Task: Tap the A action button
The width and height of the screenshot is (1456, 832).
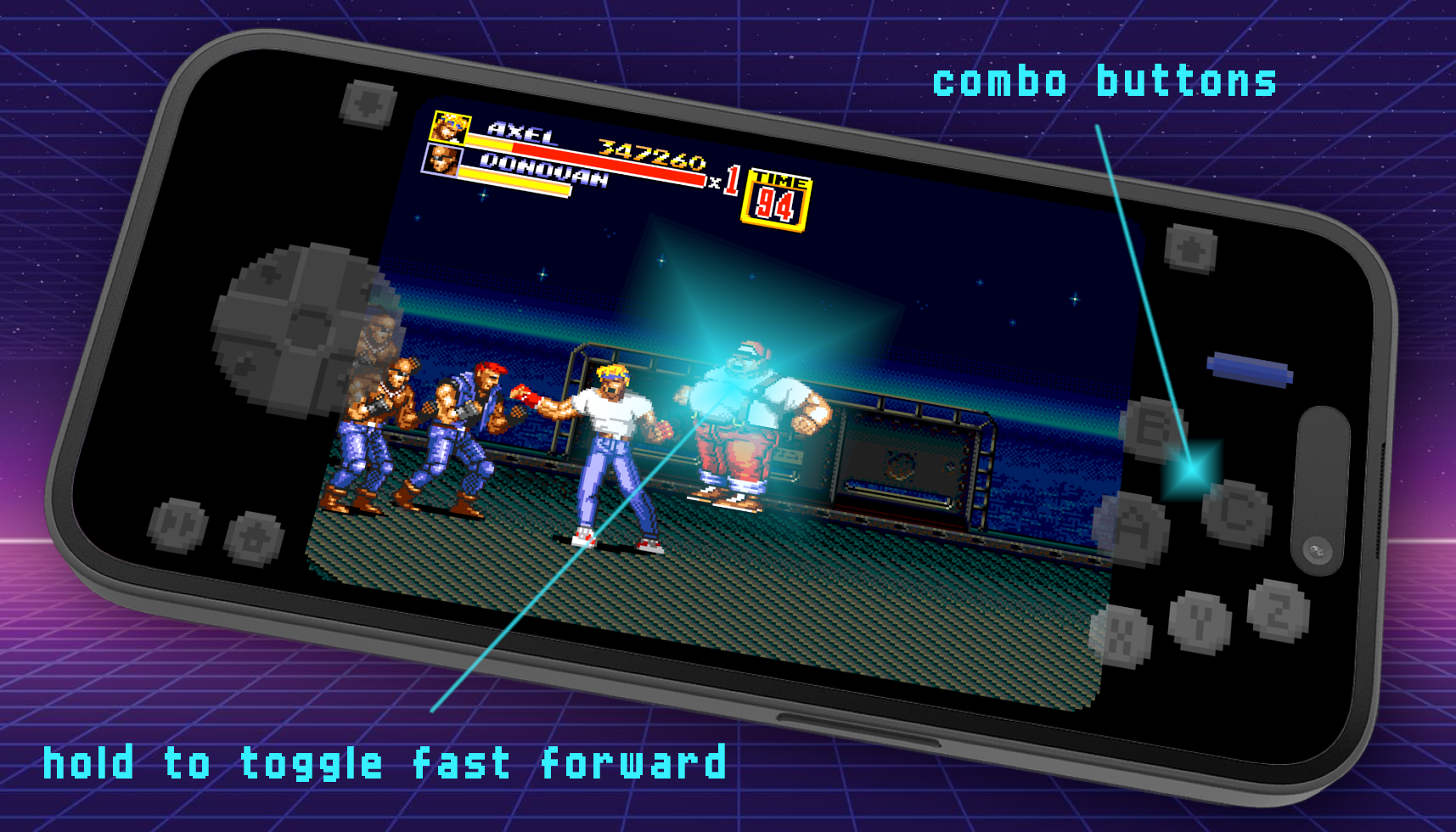Action: coord(1133,530)
